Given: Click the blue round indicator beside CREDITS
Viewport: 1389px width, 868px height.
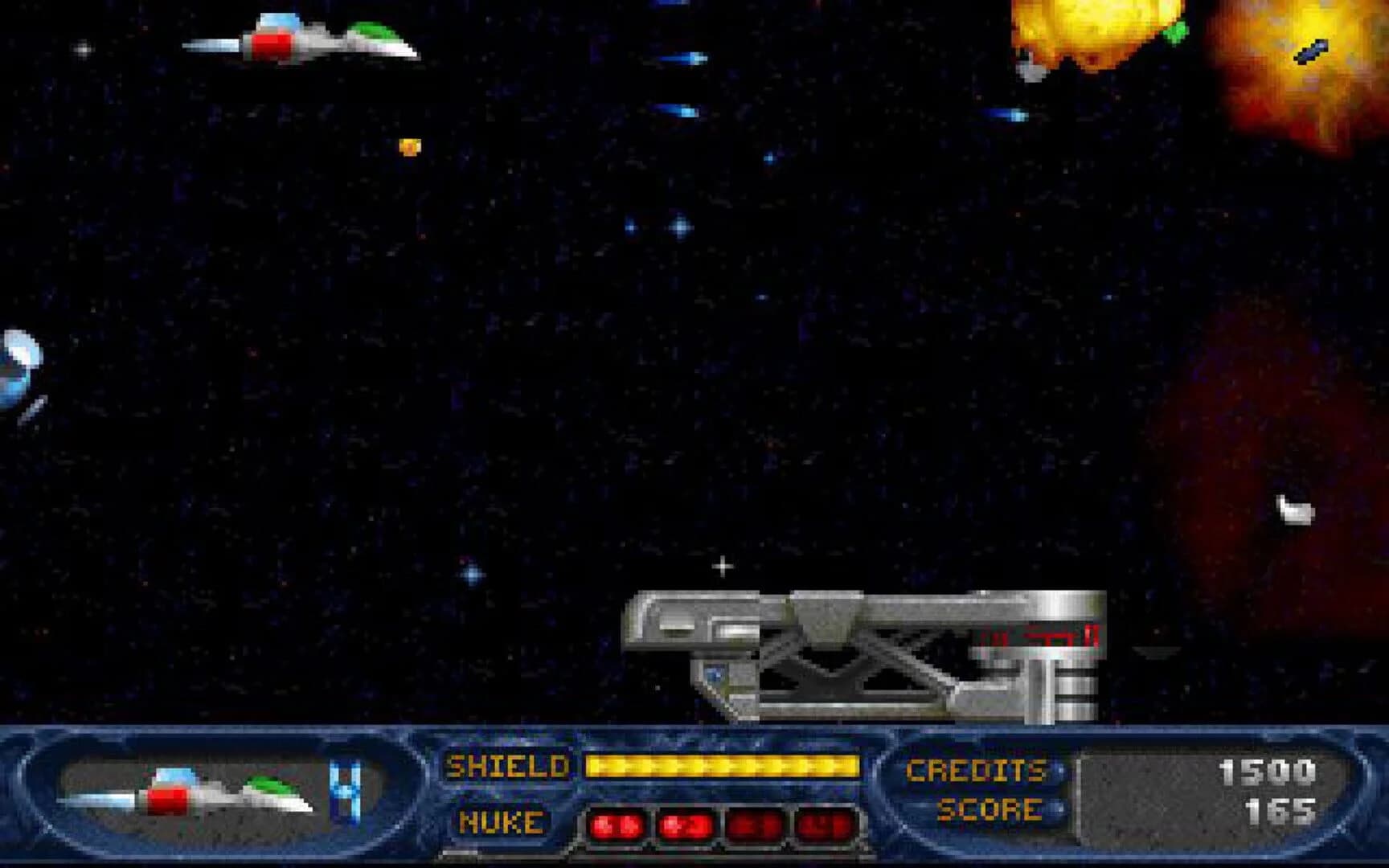Looking at the screenshot, I should (1060, 769).
